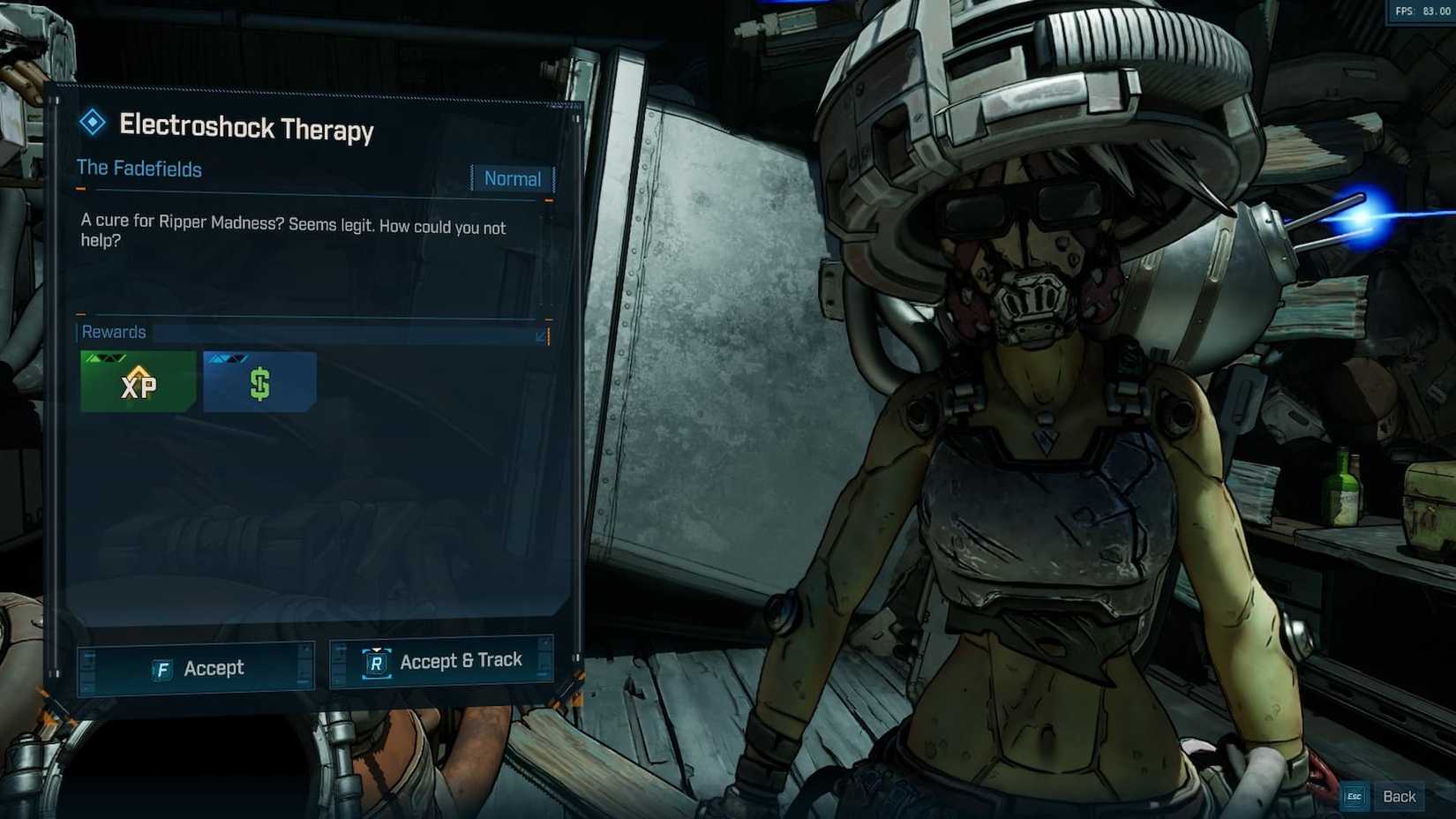Toggle the Normal difficulty badge
The width and height of the screenshot is (1456, 819).
click(x=513, y=178)
